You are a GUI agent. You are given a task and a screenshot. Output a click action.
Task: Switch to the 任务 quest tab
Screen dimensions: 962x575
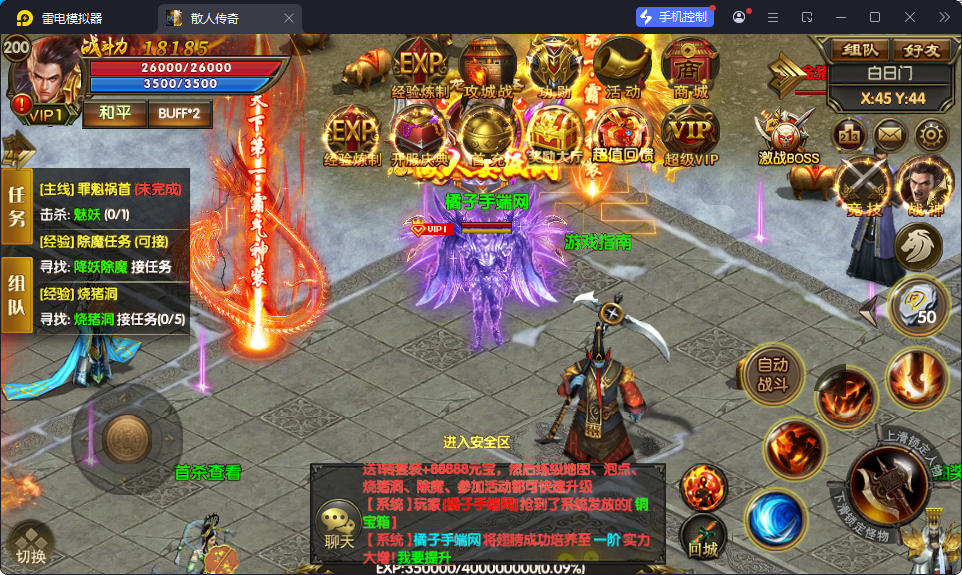17,205
